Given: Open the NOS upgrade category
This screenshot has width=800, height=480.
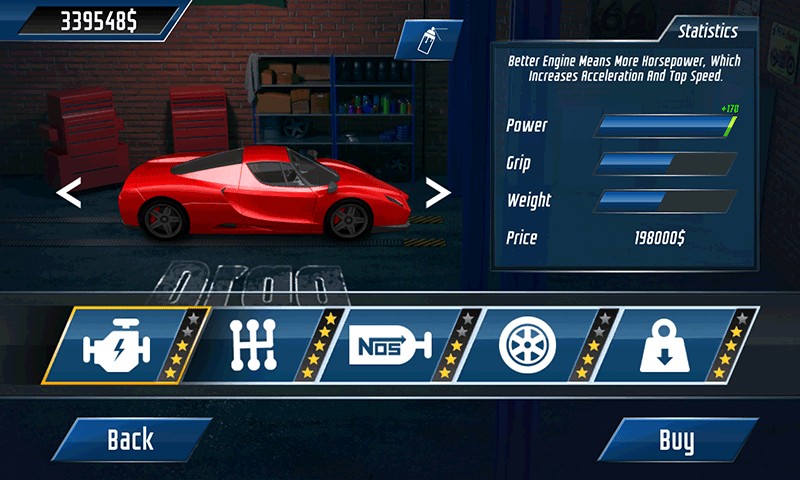Looking at the screenshot, I should tap(390, 346).
